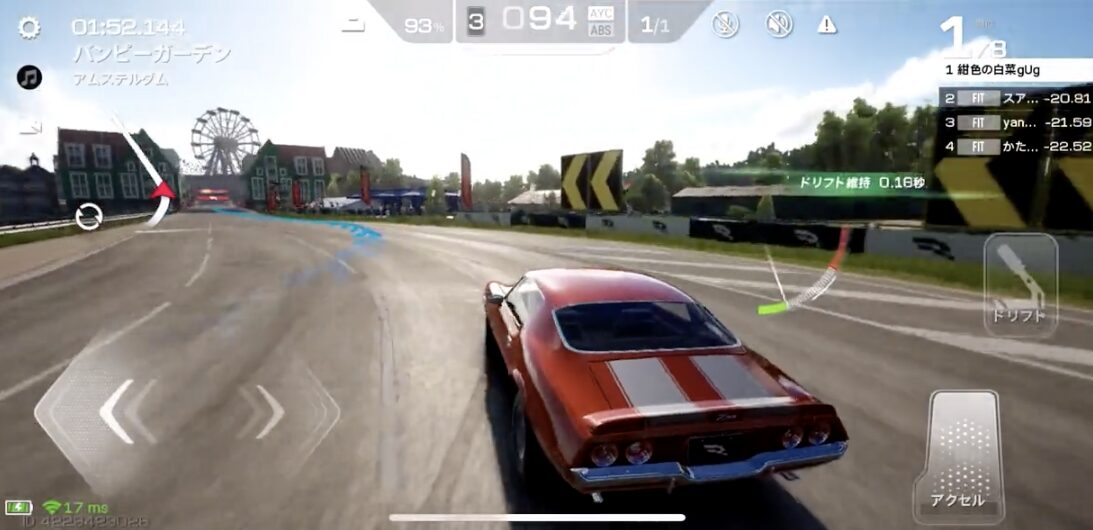1093x530 pixels.
Task: Tap the arrow icon below the music note
Action: (x=30, y=127)
